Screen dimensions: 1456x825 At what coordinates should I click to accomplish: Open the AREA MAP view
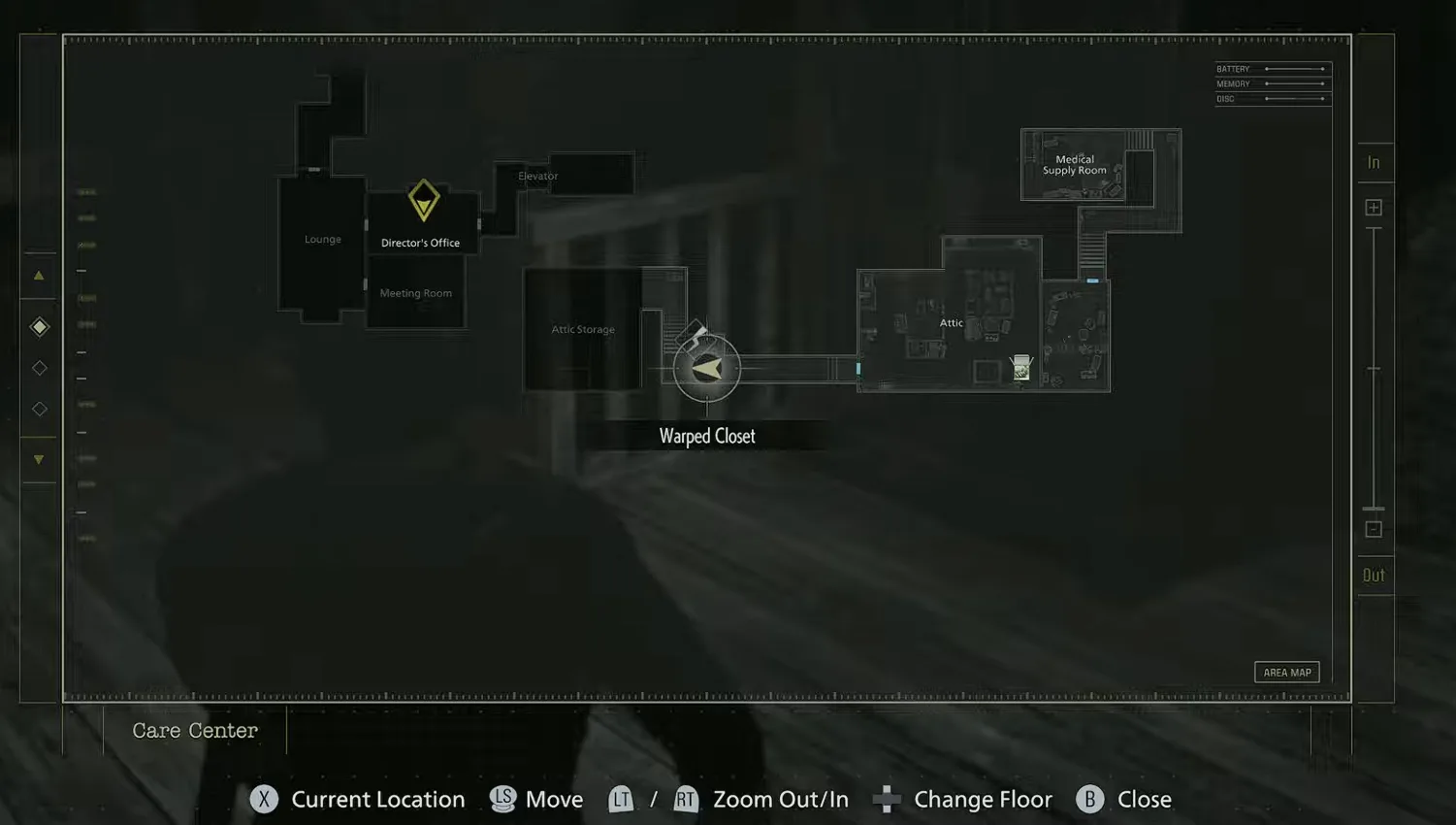[1286, 671]
